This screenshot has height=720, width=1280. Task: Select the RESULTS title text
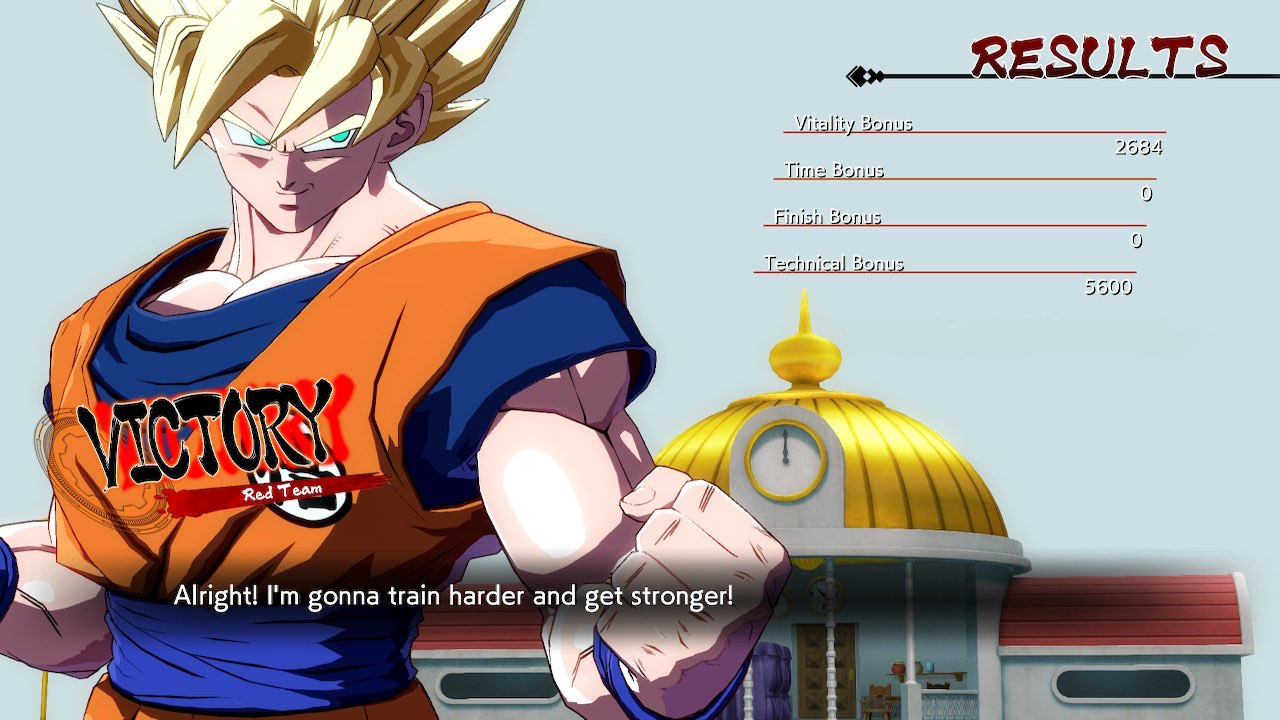point(1097,57)
